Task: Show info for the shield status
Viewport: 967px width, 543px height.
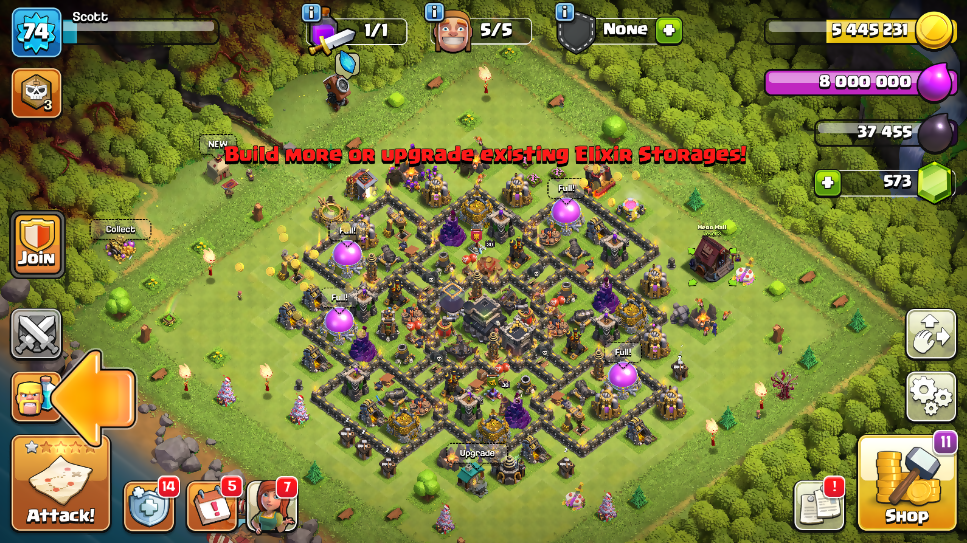Action: pos(564,12)
